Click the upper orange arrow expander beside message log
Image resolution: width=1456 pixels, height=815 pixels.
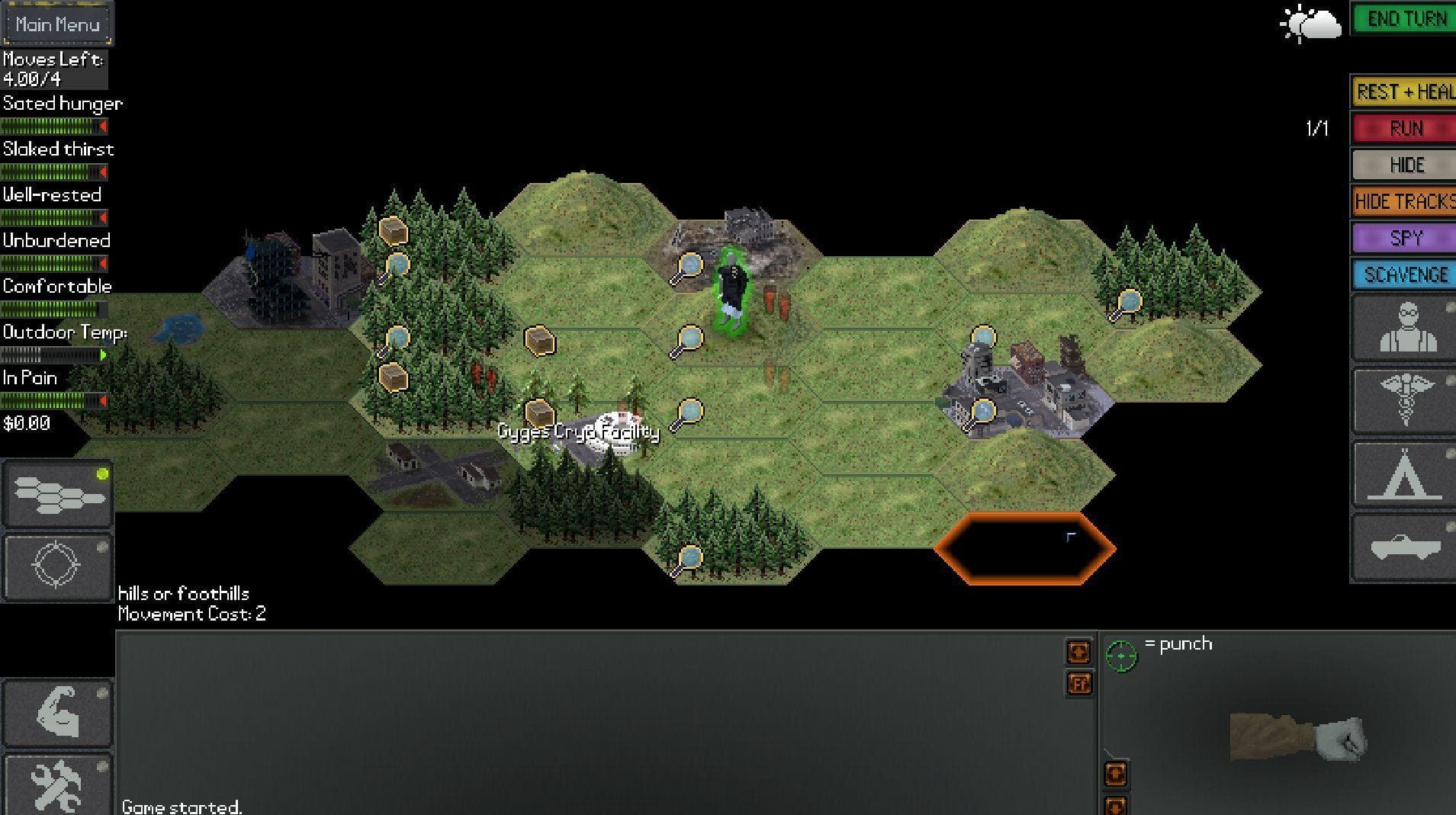(1078, 652)
